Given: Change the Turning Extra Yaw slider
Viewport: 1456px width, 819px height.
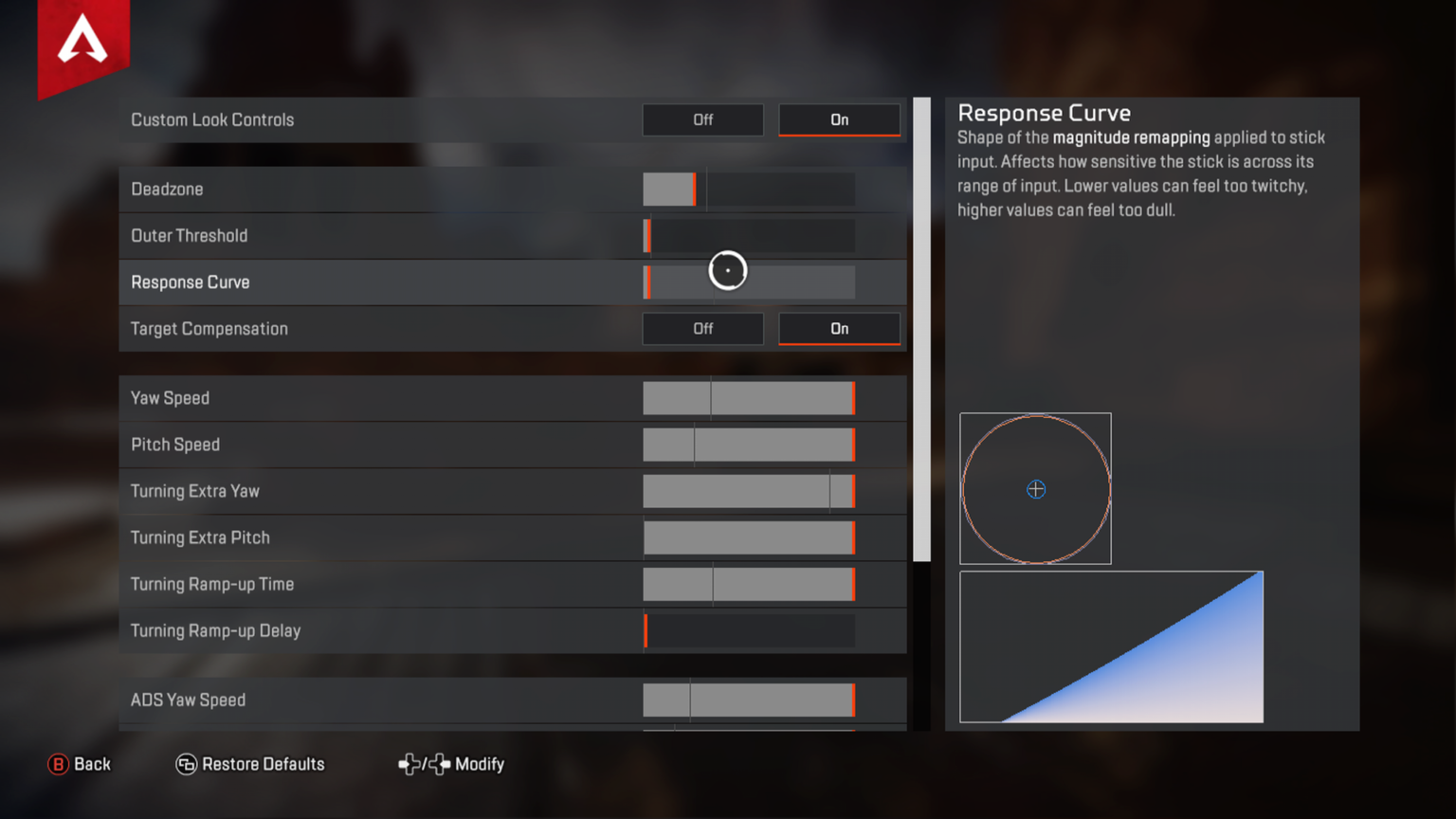Looking at the screenshot, I should pyautogui.click(x=749, y=491).
